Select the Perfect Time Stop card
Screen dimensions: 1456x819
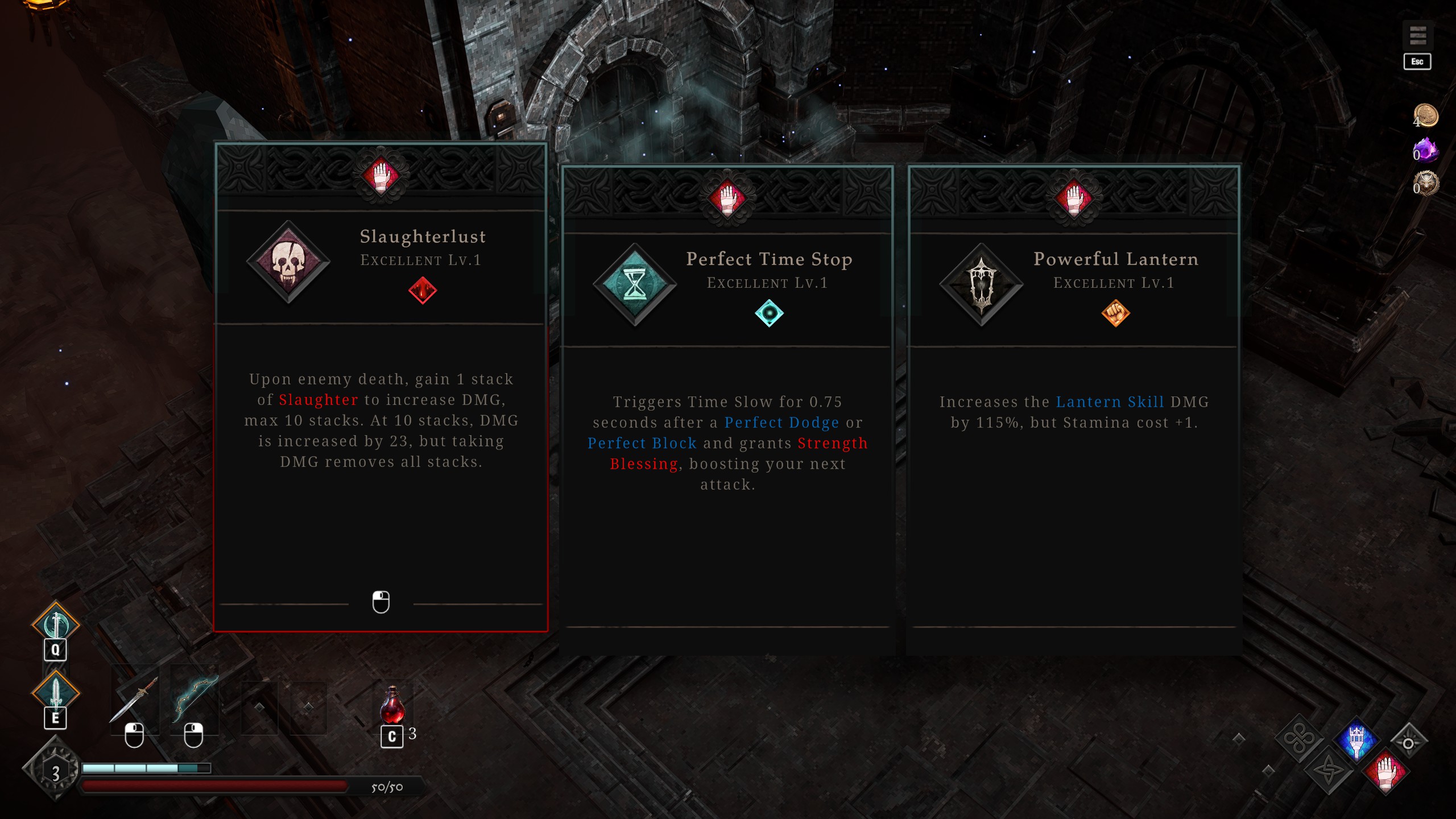pos(727,409)
